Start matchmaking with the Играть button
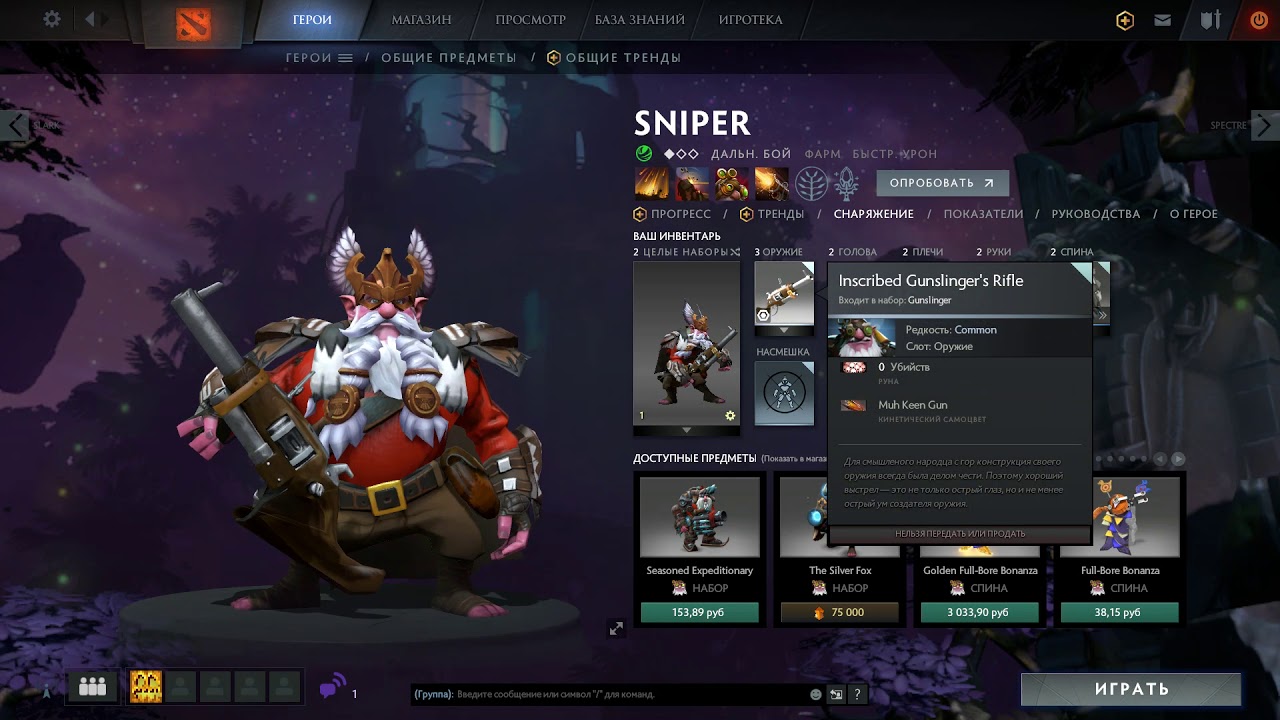Image resolution: width=1280 pixels, height=720 pixels. 1131,689
